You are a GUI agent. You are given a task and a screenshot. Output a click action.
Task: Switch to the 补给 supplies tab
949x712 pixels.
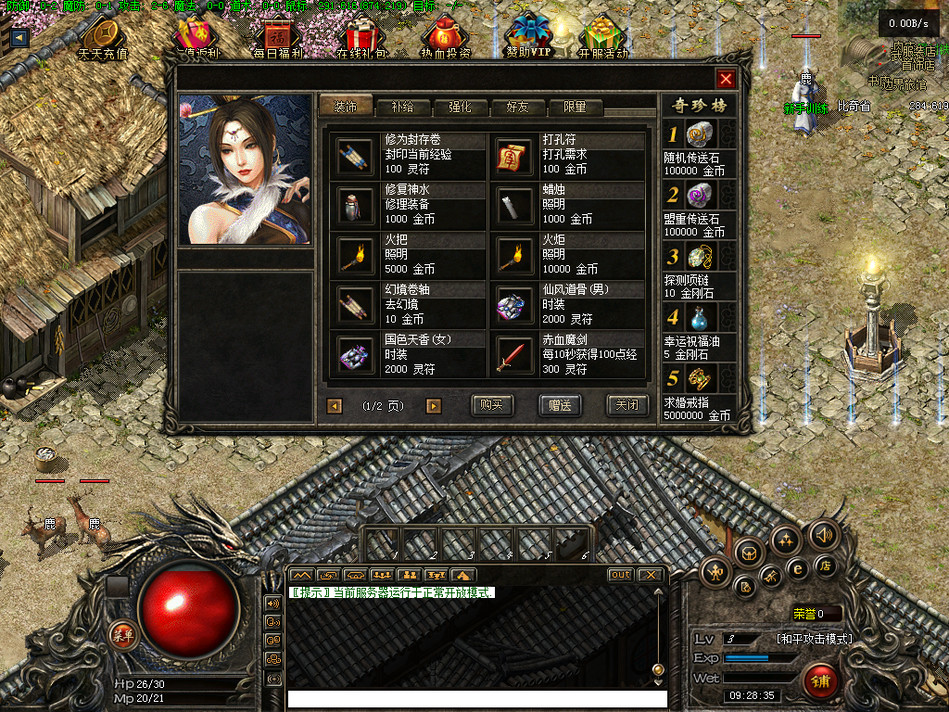(x=403, y=106)
